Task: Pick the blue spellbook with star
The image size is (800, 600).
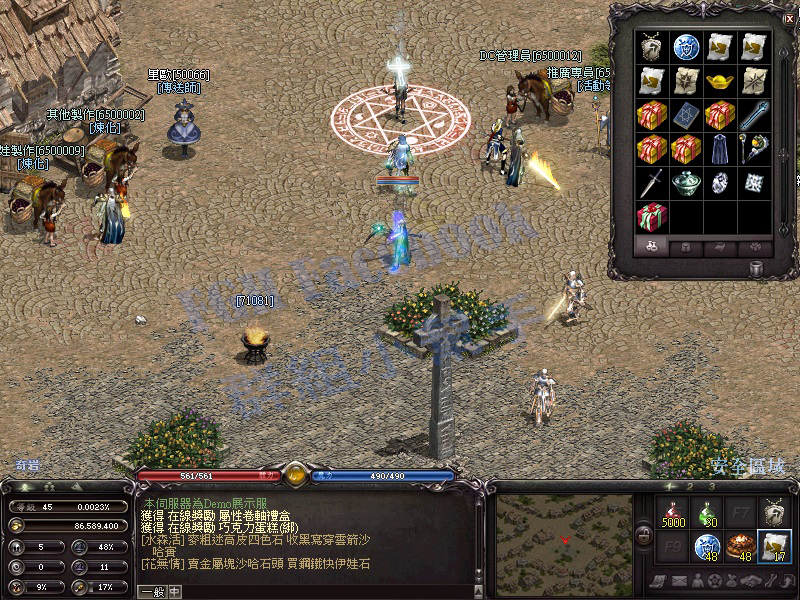Action: point(686,114)
